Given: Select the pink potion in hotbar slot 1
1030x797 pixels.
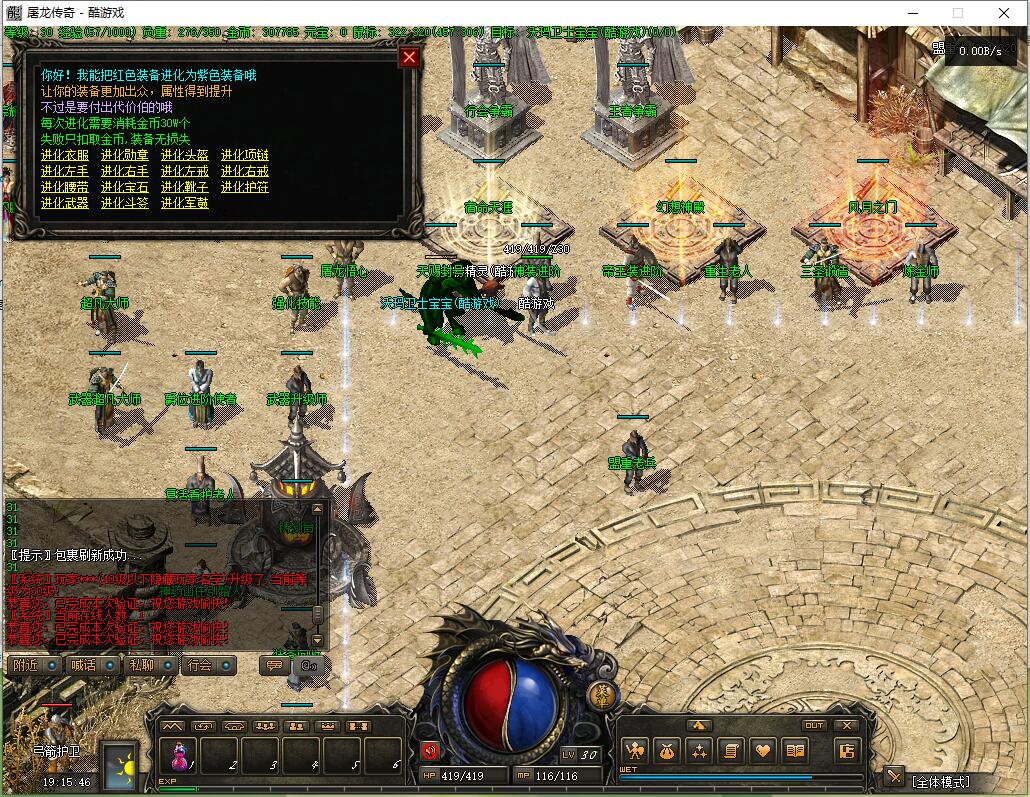Looking at the screenshot, I should pyautogui.click(x=178, y=755).
